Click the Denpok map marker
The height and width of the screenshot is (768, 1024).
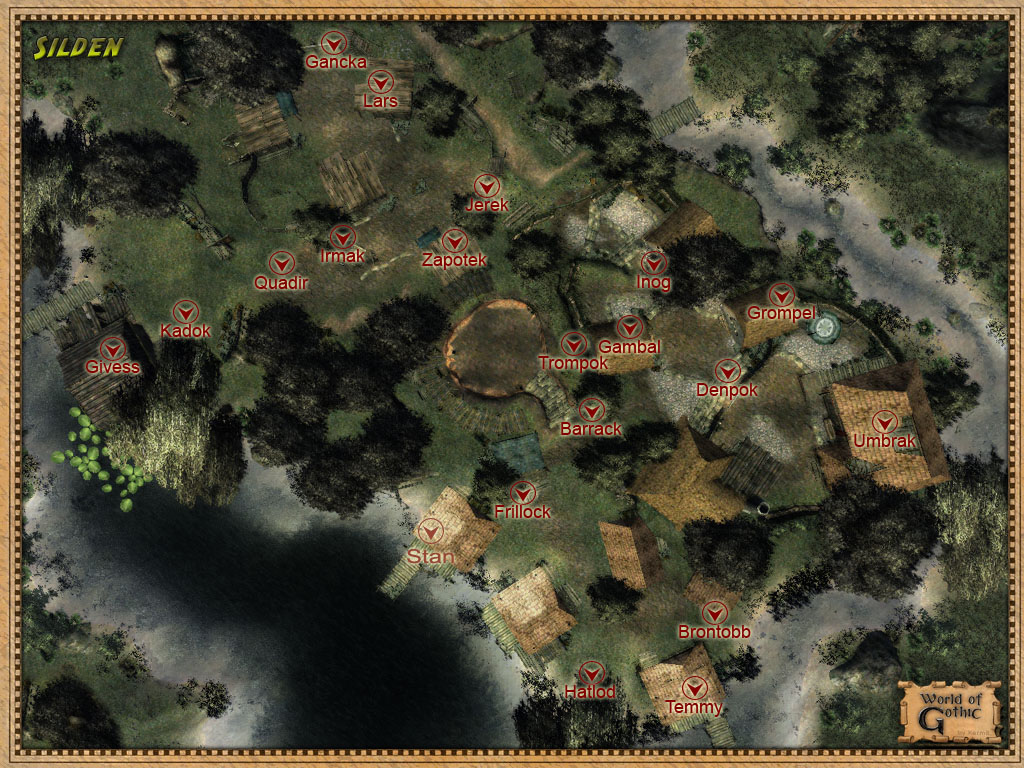pos(727,371)
